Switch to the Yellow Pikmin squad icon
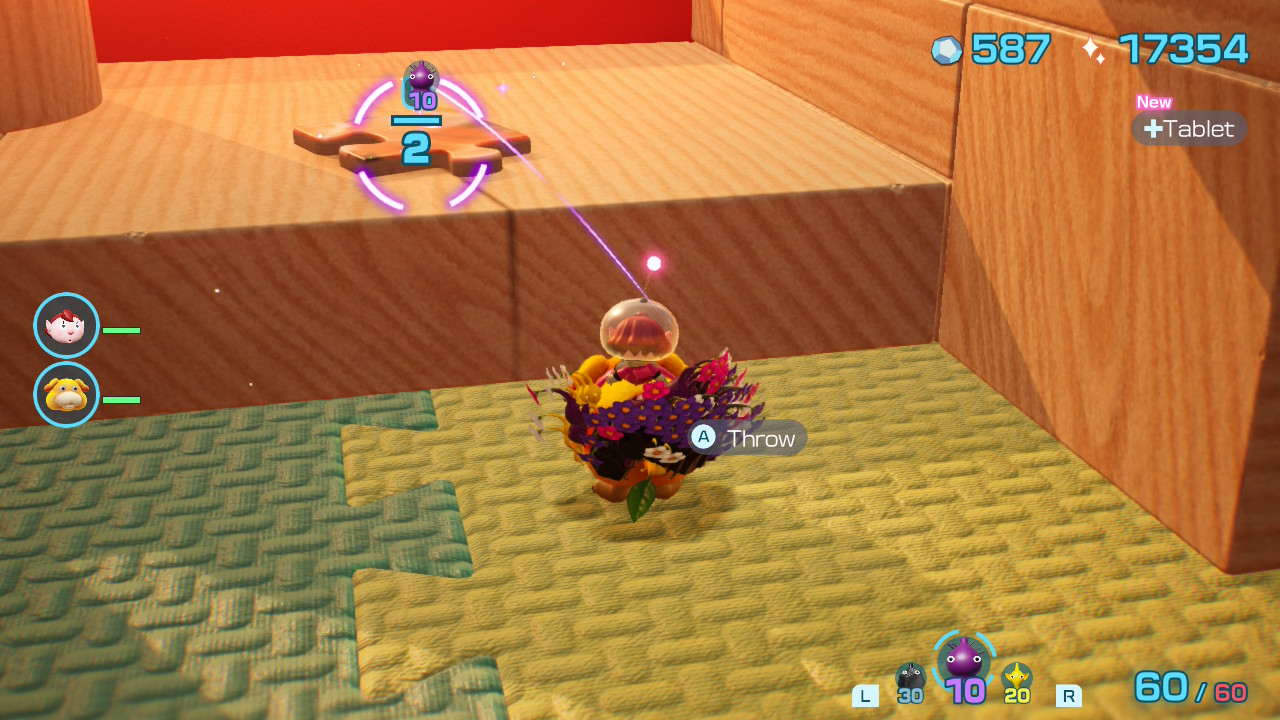 [1016, 678]
